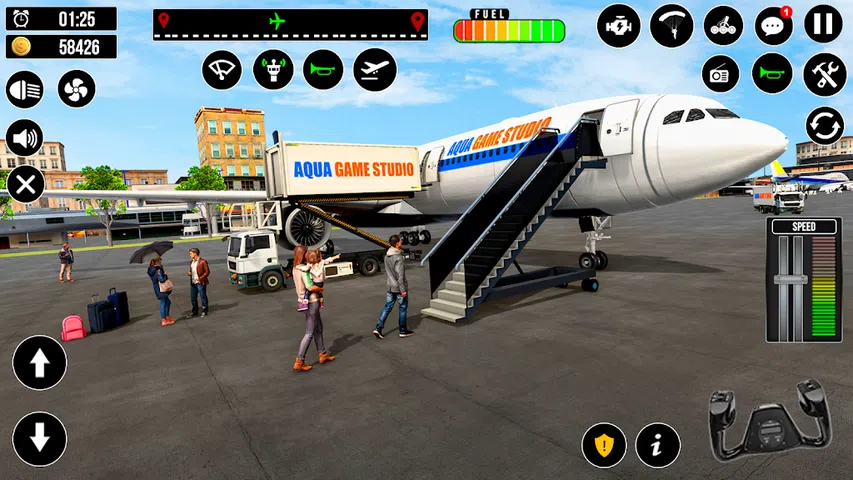Open the hammer and wrench repair tools
Image resolution: width=853 pixels, height=480 pixels.
click(x=825, y=74)
